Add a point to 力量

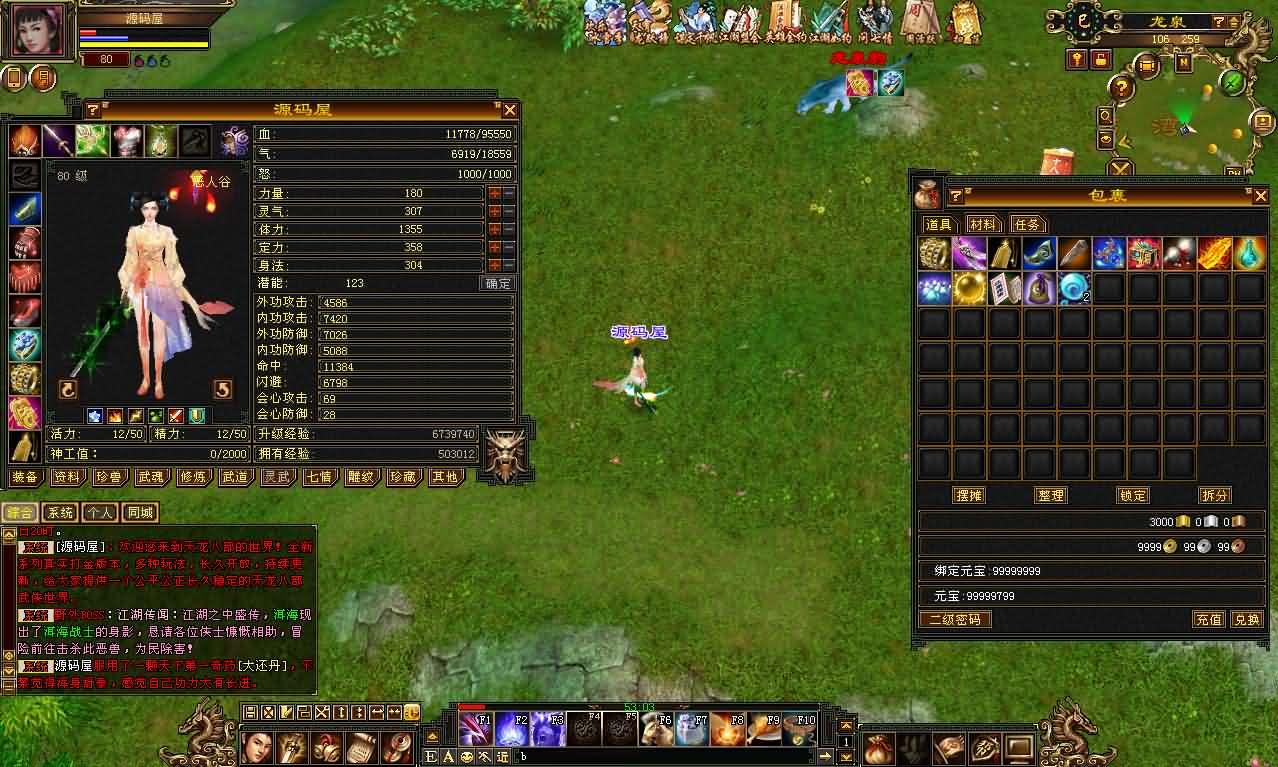(494, 193)
